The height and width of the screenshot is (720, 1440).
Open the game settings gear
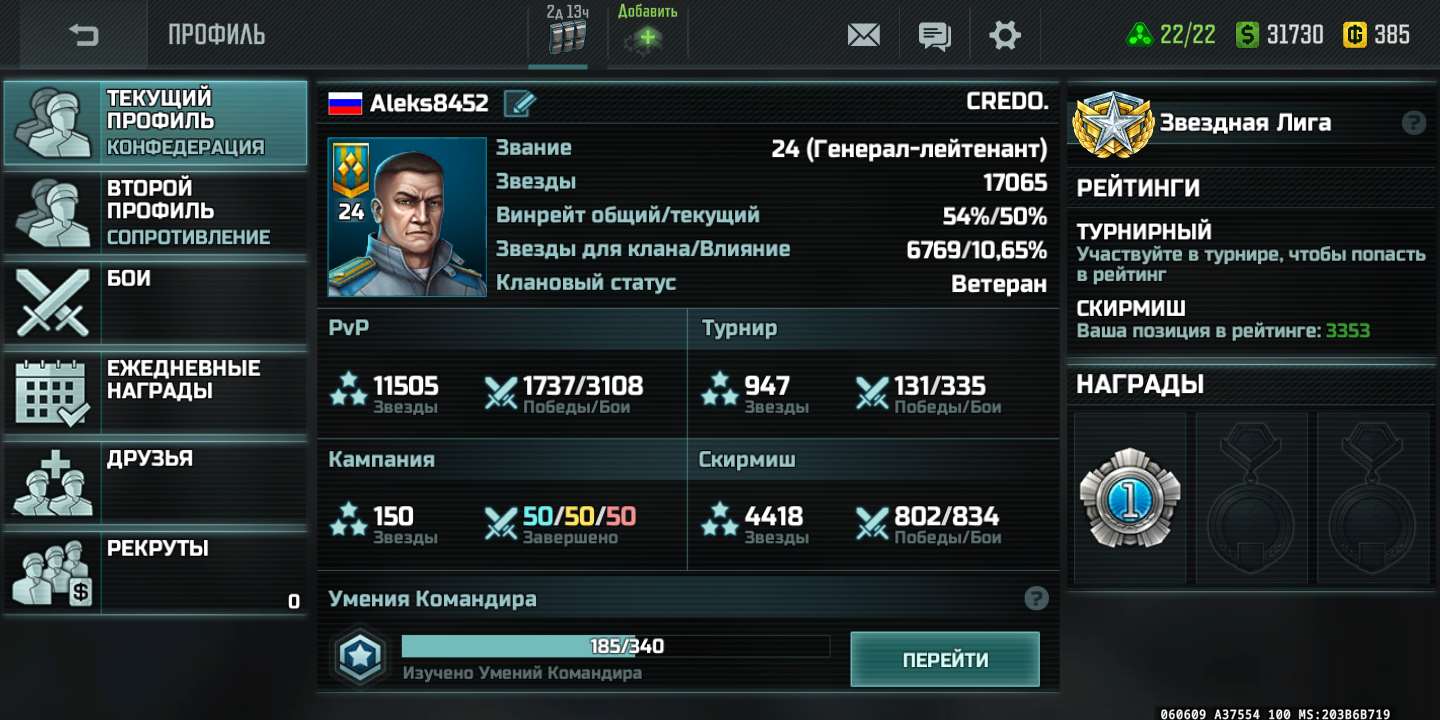coord(1005,34)
